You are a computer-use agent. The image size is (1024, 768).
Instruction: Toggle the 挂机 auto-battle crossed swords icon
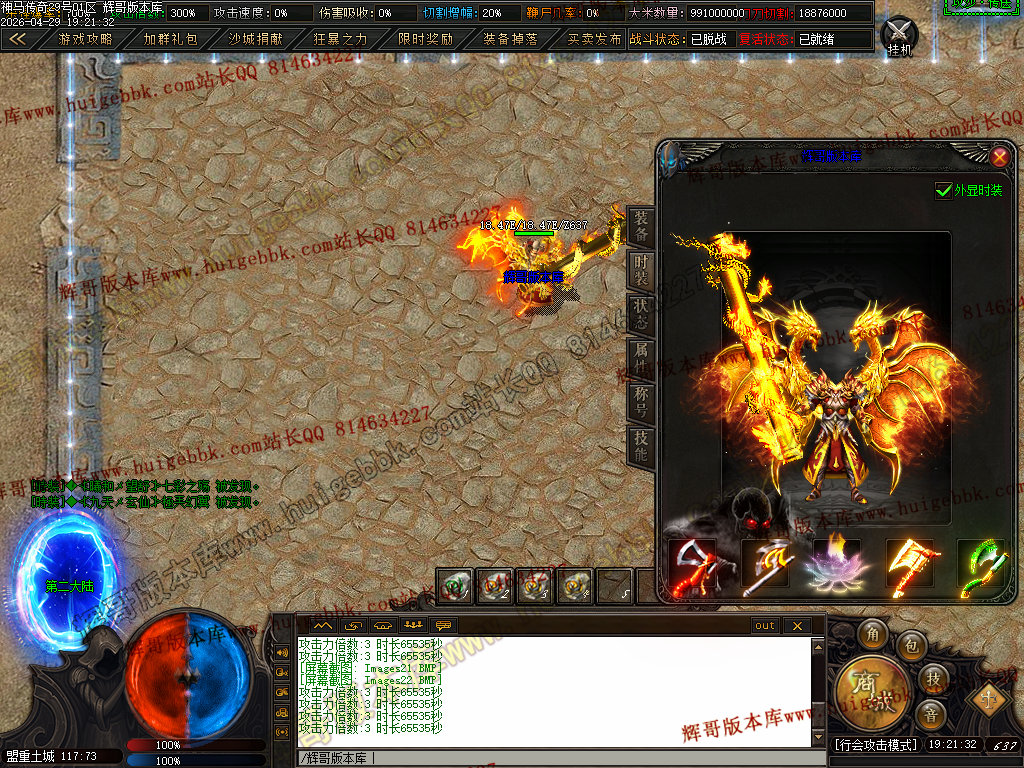pyautogui.click(x=900, y=34)
